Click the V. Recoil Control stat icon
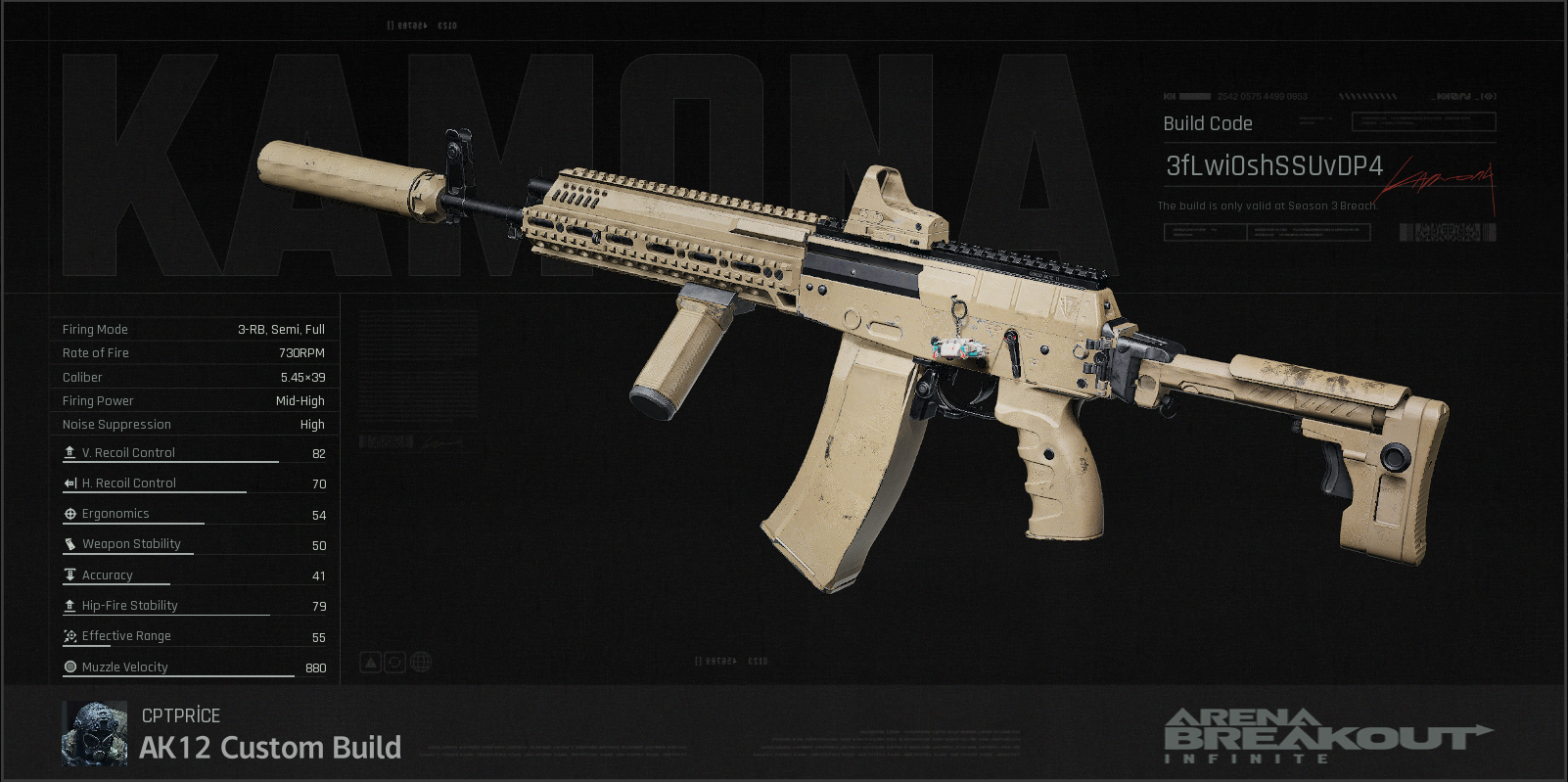This screenshot has height=782, width=1568. (x=69, y=452)
